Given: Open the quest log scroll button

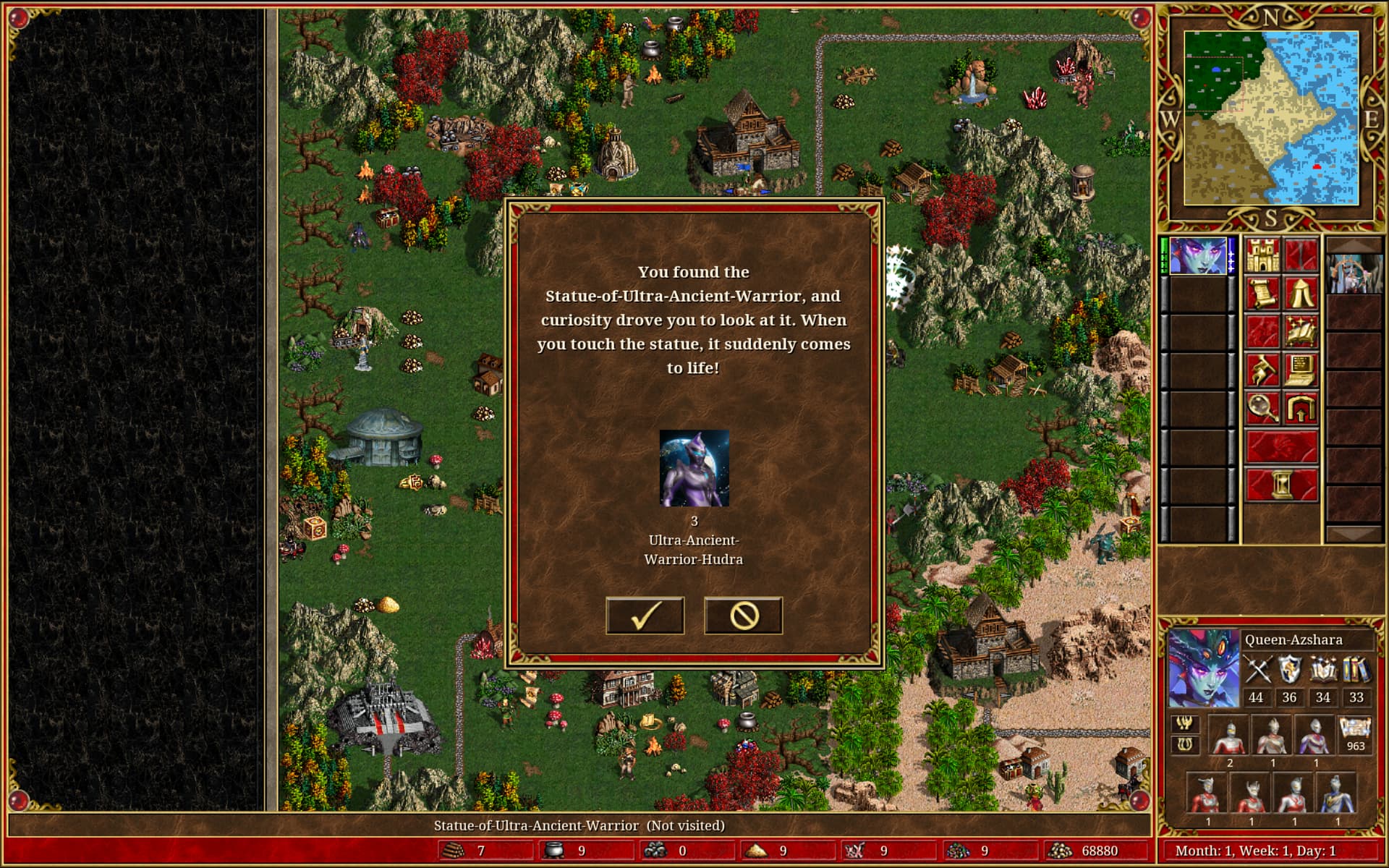Looking at the screenshot, I should [1262, 294].
